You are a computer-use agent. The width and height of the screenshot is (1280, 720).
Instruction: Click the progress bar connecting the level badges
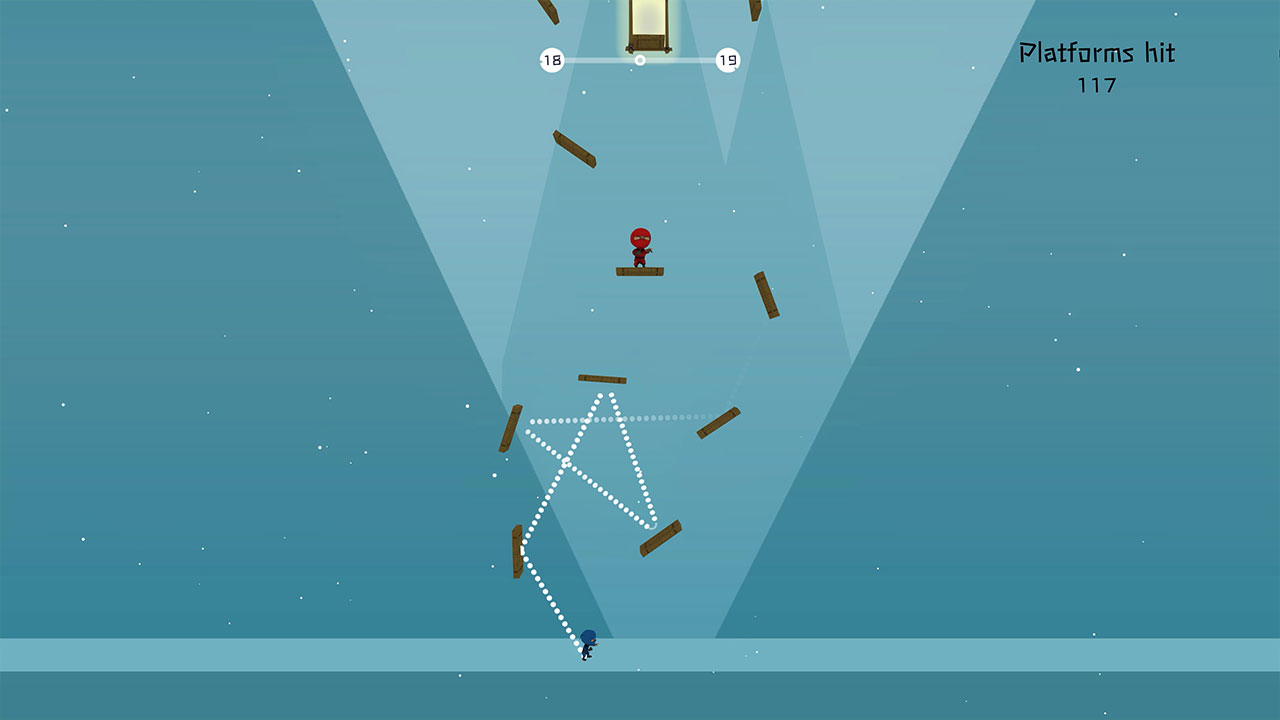[600, 59]
